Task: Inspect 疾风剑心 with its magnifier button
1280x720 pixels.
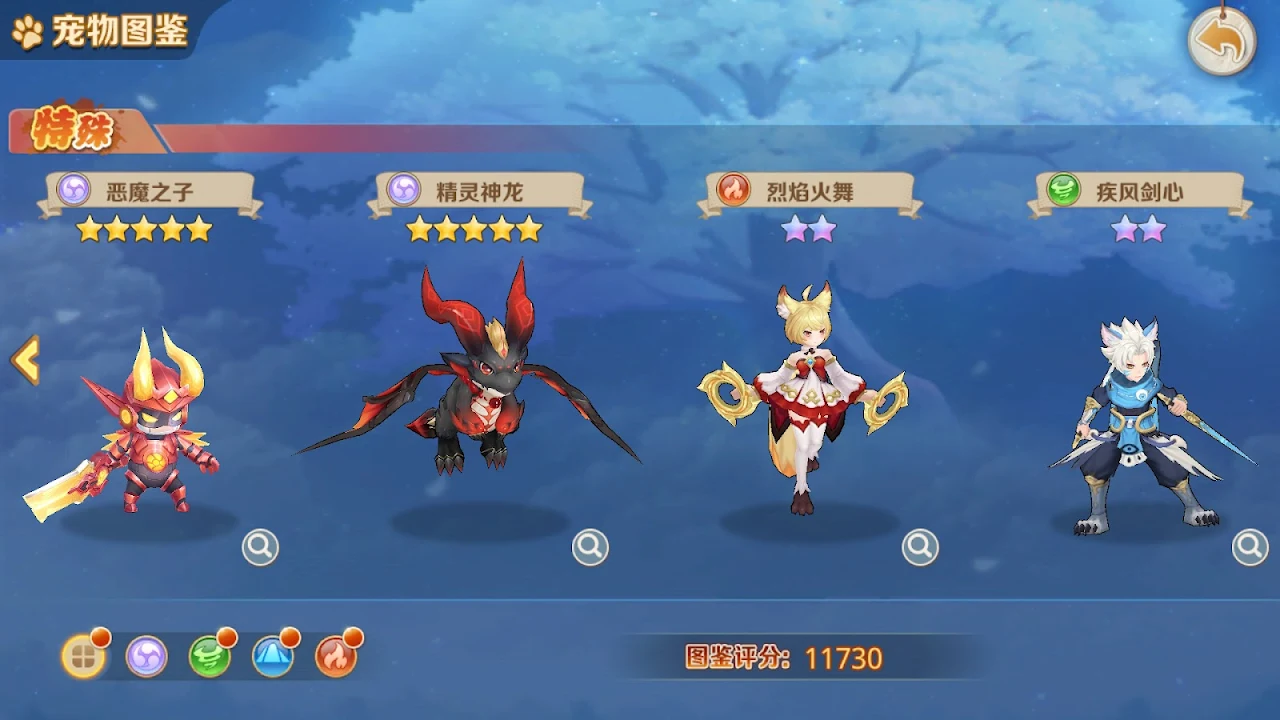Action: point(1250,547)
